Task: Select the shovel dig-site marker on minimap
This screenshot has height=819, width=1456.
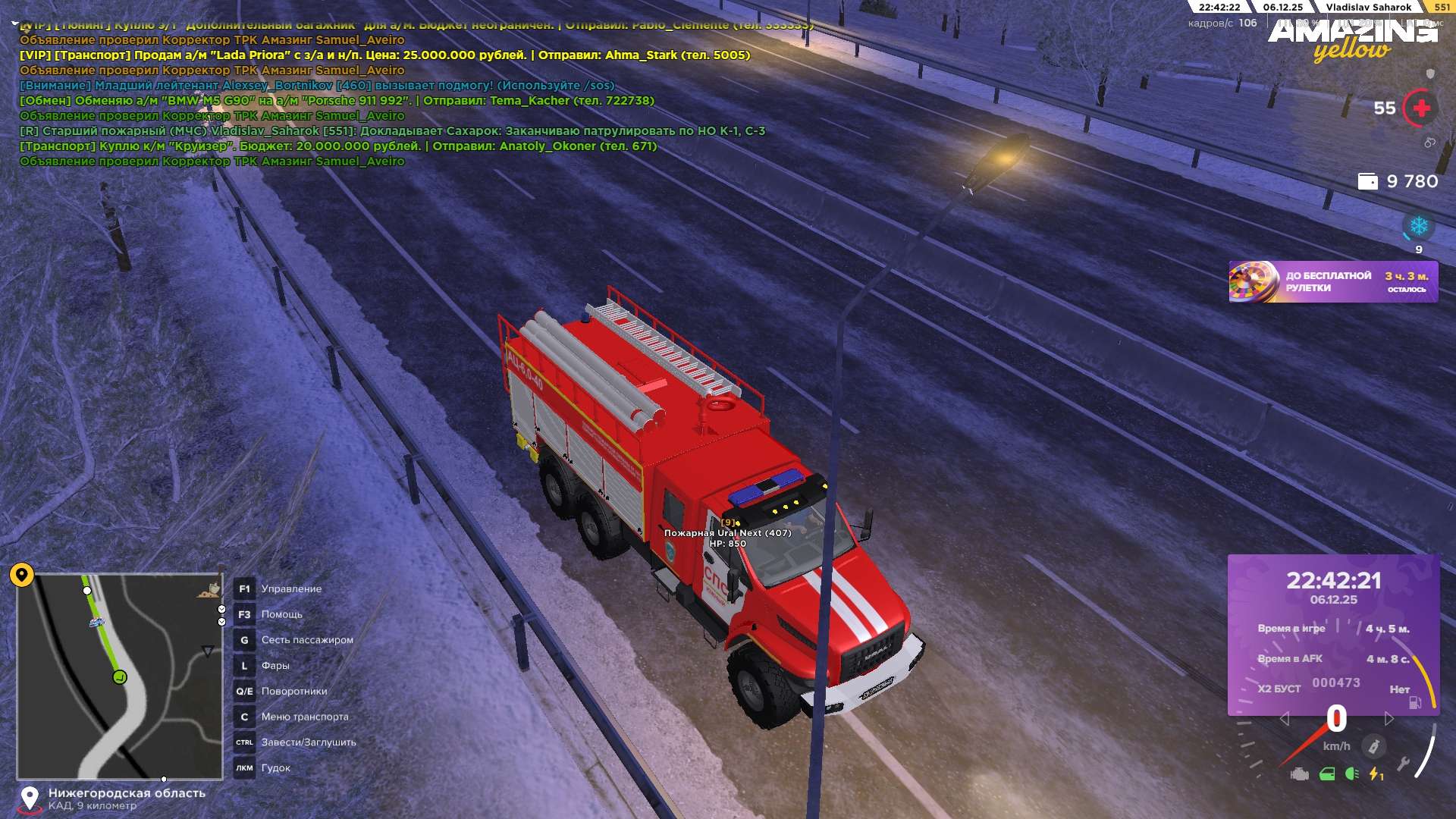Action: (x=211, y=589)
